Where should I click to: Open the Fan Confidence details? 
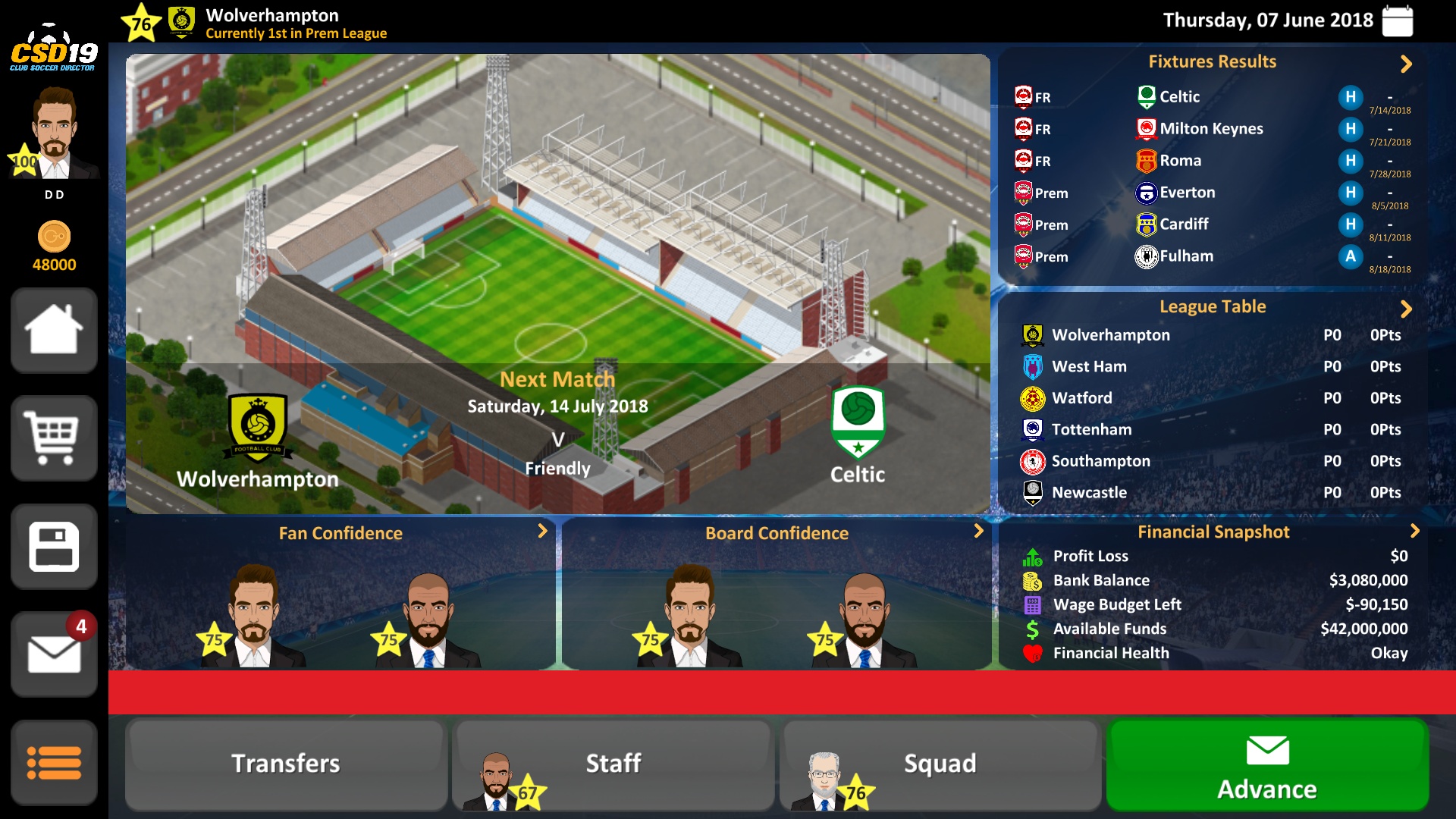pos(542,531)
